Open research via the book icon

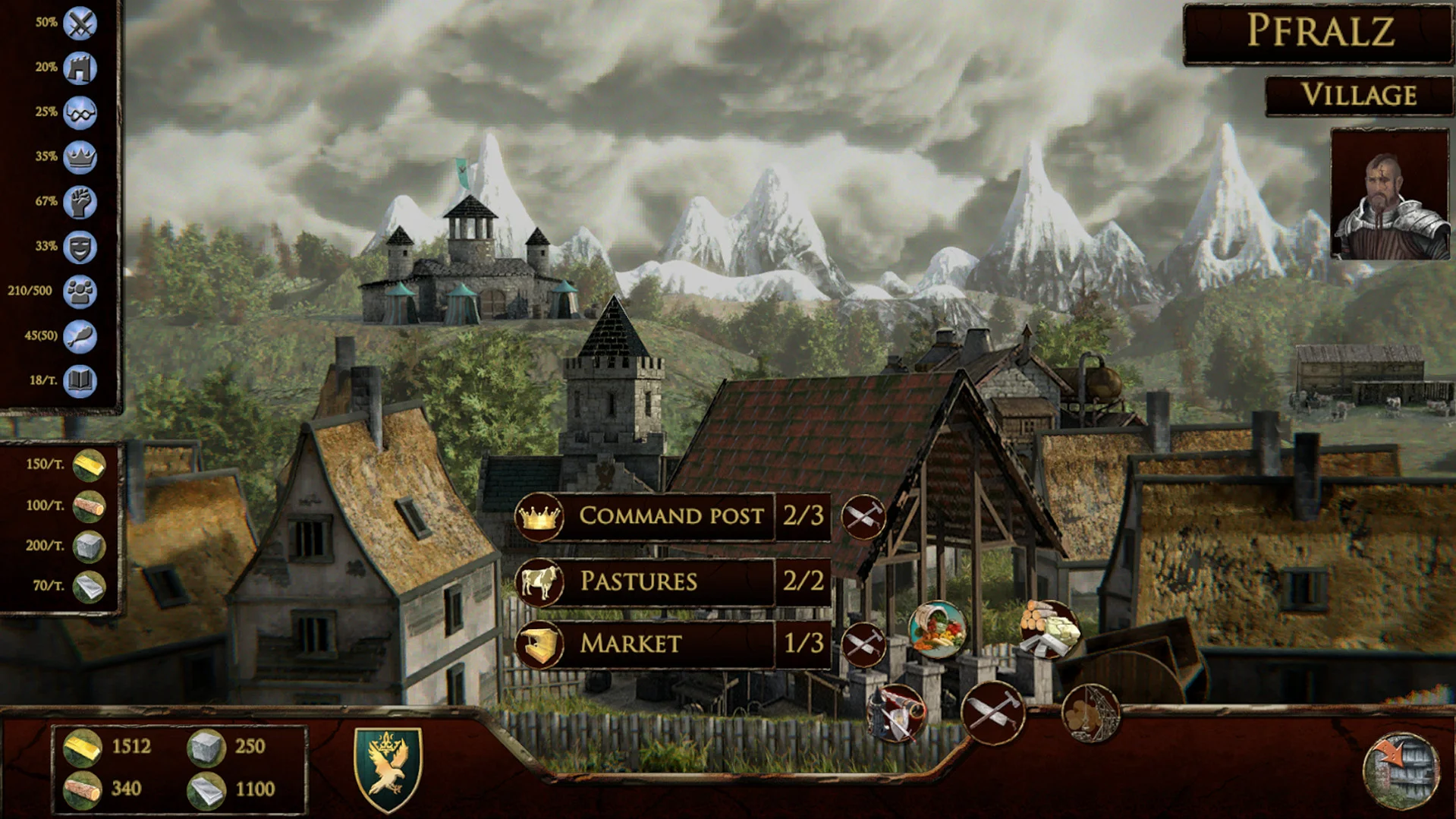pos(79,380)
